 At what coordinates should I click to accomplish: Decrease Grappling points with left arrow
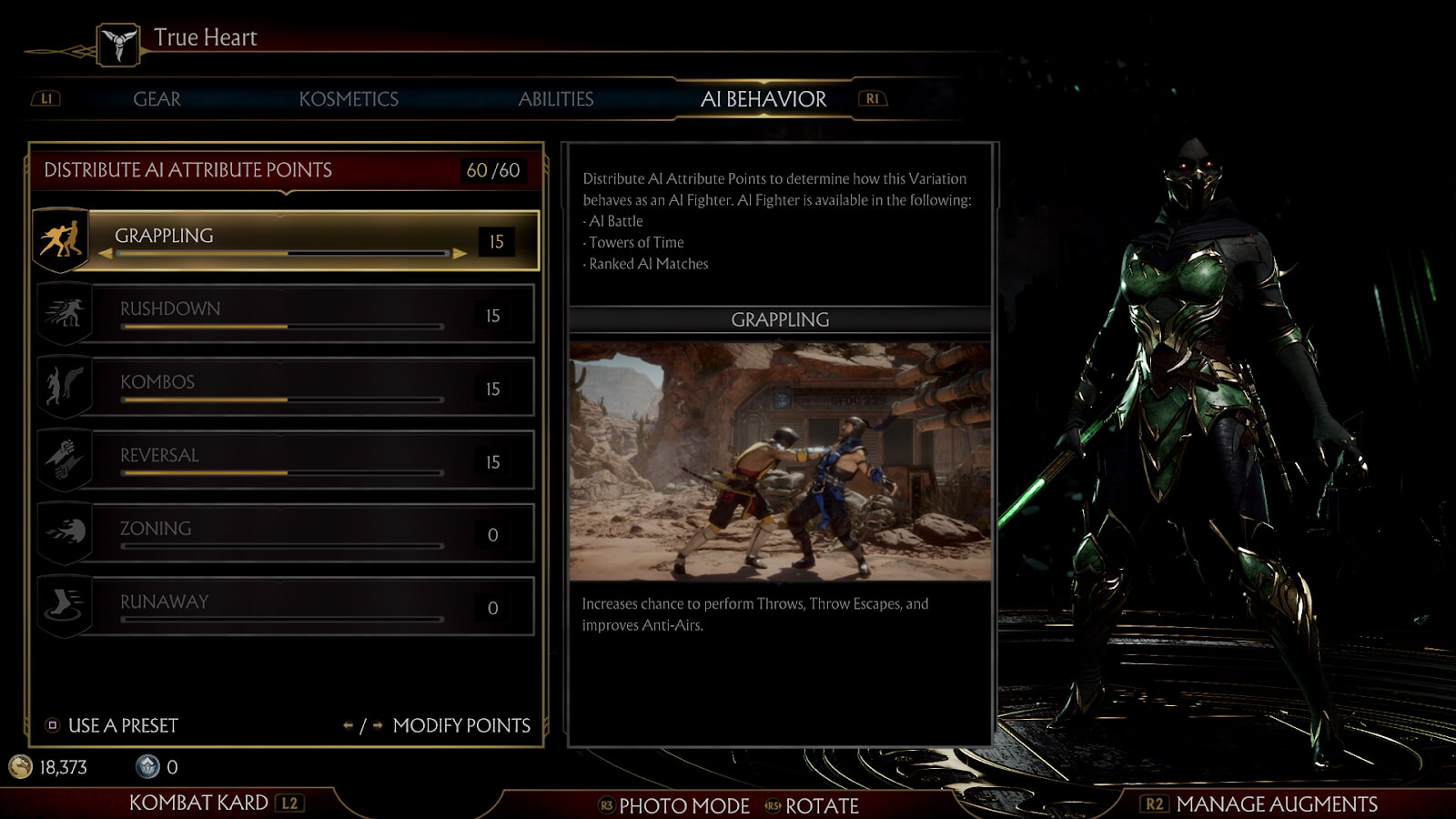[106, 254]
